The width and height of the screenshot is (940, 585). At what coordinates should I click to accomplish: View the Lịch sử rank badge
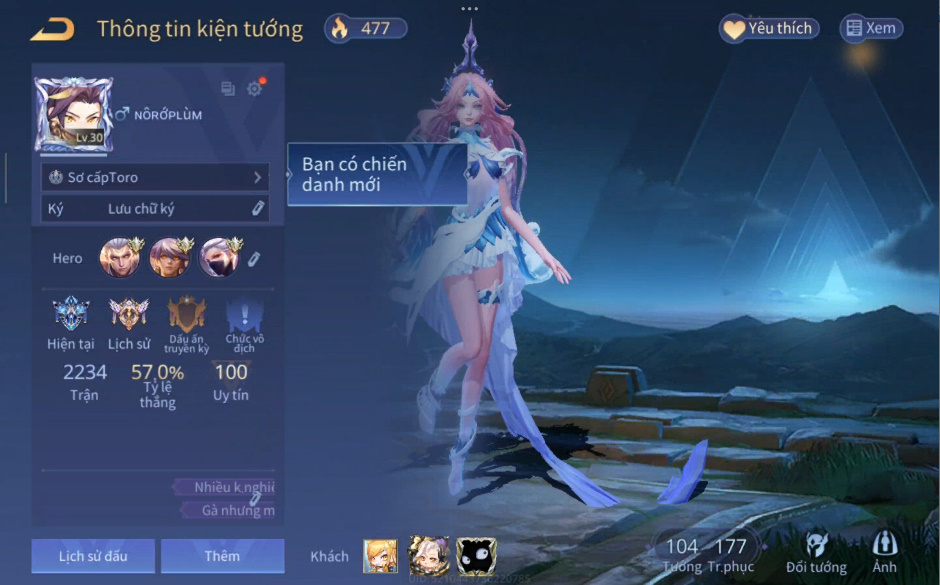pyautogui.click(x=128, y=315)
